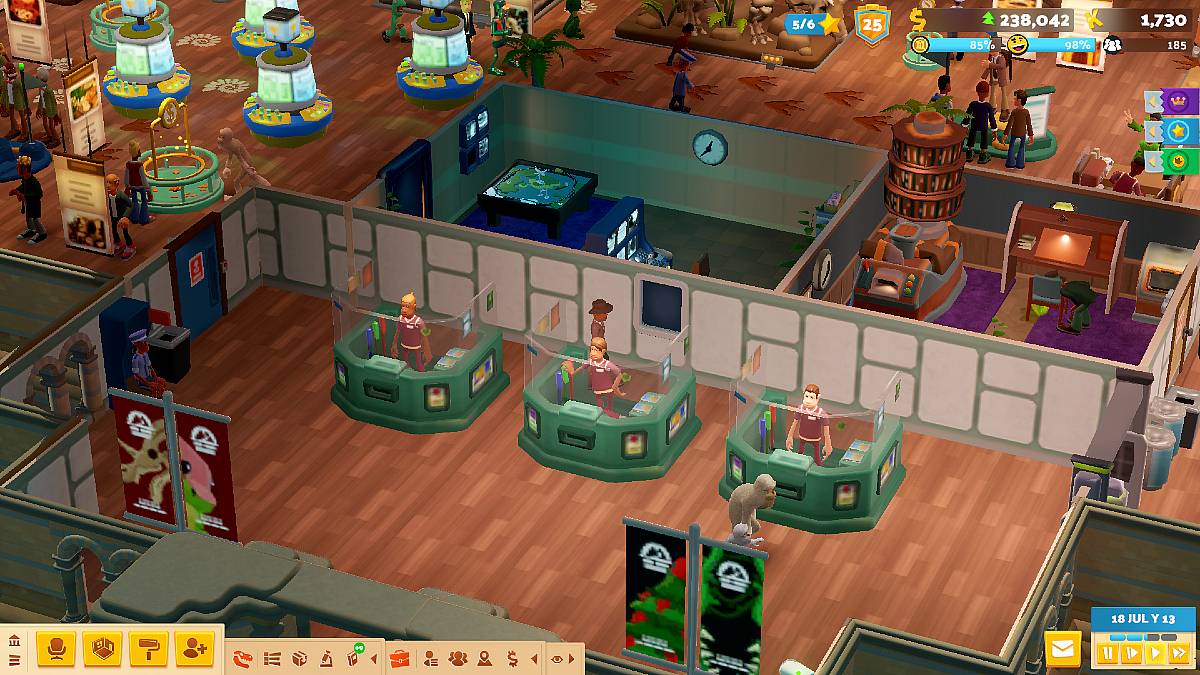
Task: Open the dollar sign finances icon
Action: 512,658
